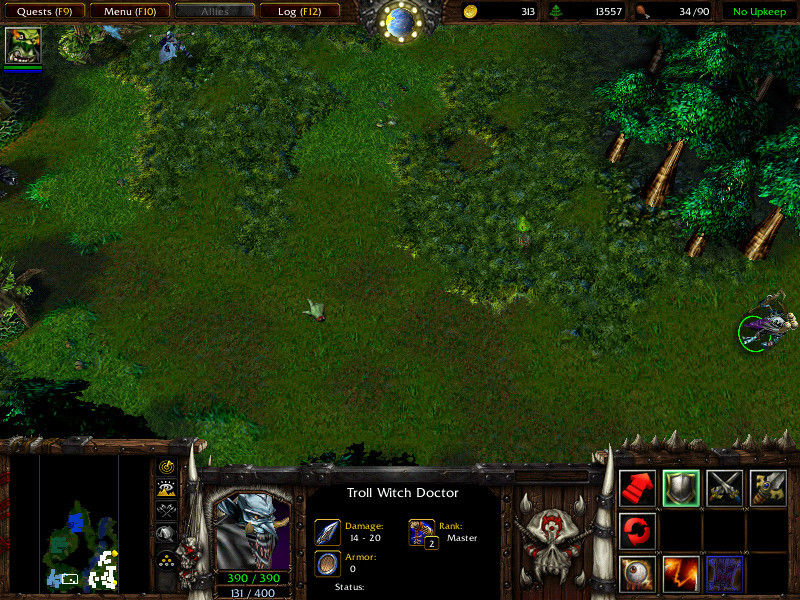Cast the eyeball Sentry Ward ability
This screenshot has width=800, height=600.
[x=638, y=574]
